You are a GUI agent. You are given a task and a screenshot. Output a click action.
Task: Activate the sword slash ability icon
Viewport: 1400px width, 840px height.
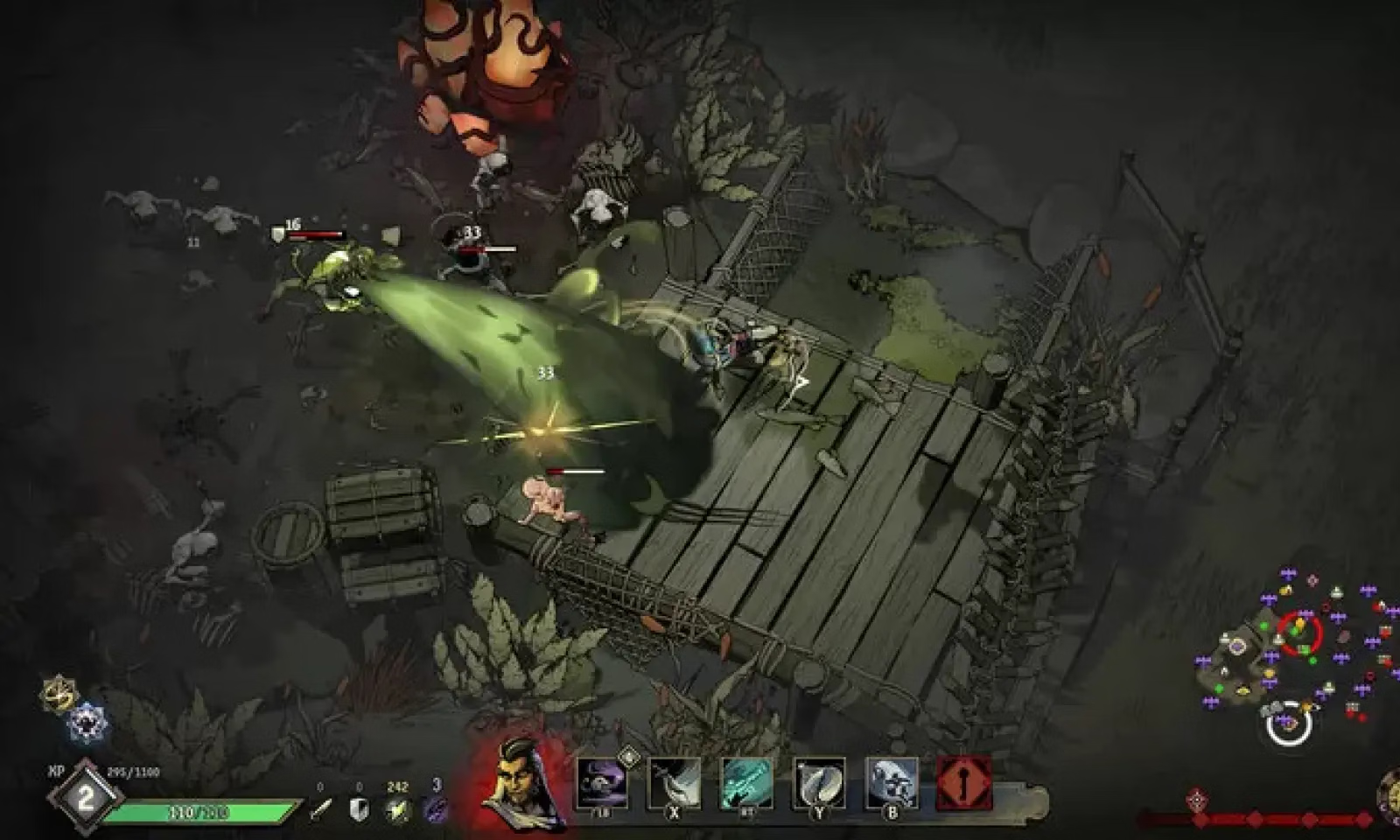tap(674, 781)
